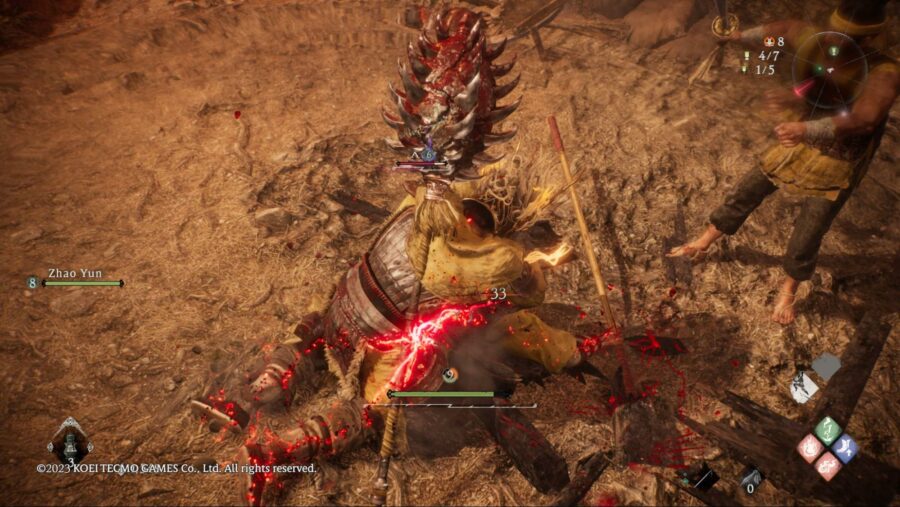Screen dimensions: 900x507
Task: Cast the left red flame spell
Action: pos(810,449)
